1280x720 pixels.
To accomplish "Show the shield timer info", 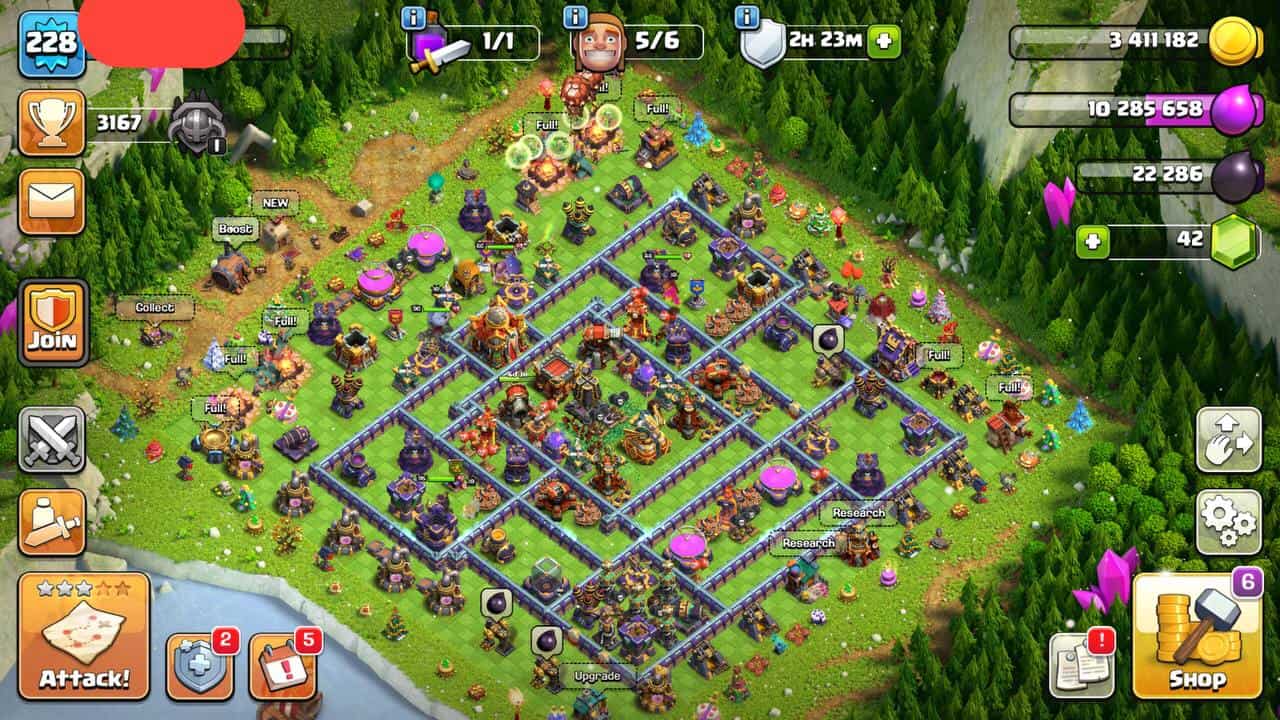I will click(745, 17).
